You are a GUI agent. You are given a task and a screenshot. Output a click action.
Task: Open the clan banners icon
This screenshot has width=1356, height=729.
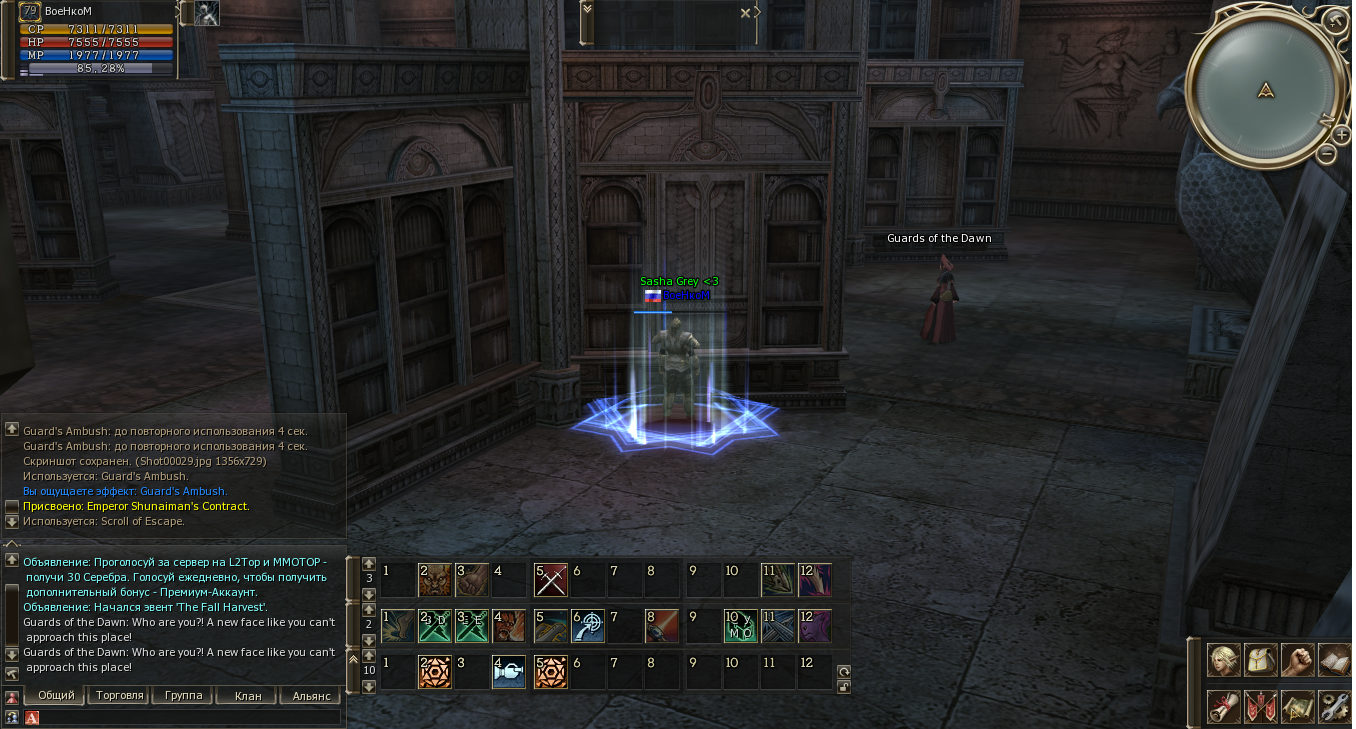(1260, 706)
